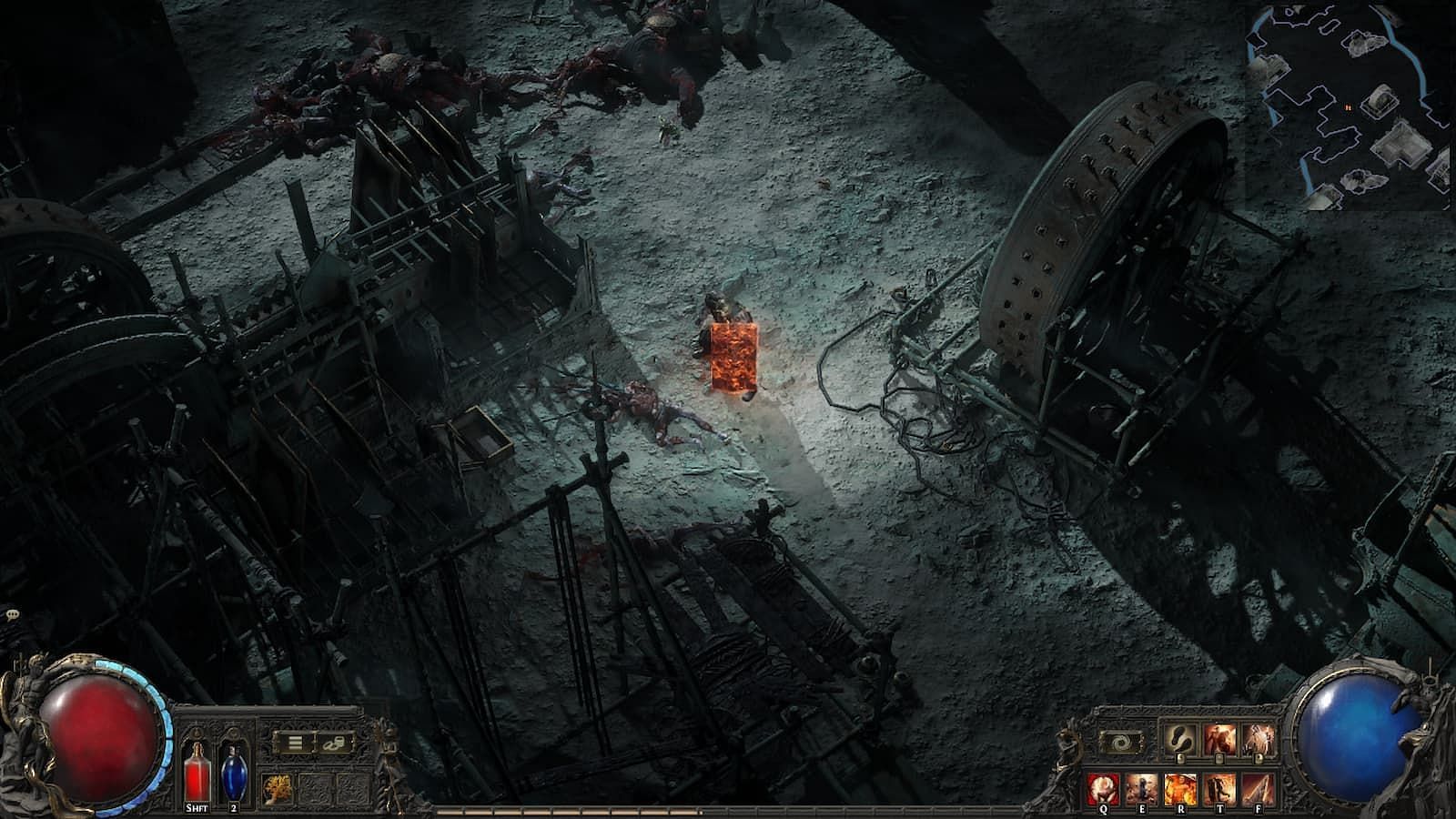The height and width of the screenshot is (819, 1456).
Task: Cast the skill bound to F
Action: pos(1259,788)
